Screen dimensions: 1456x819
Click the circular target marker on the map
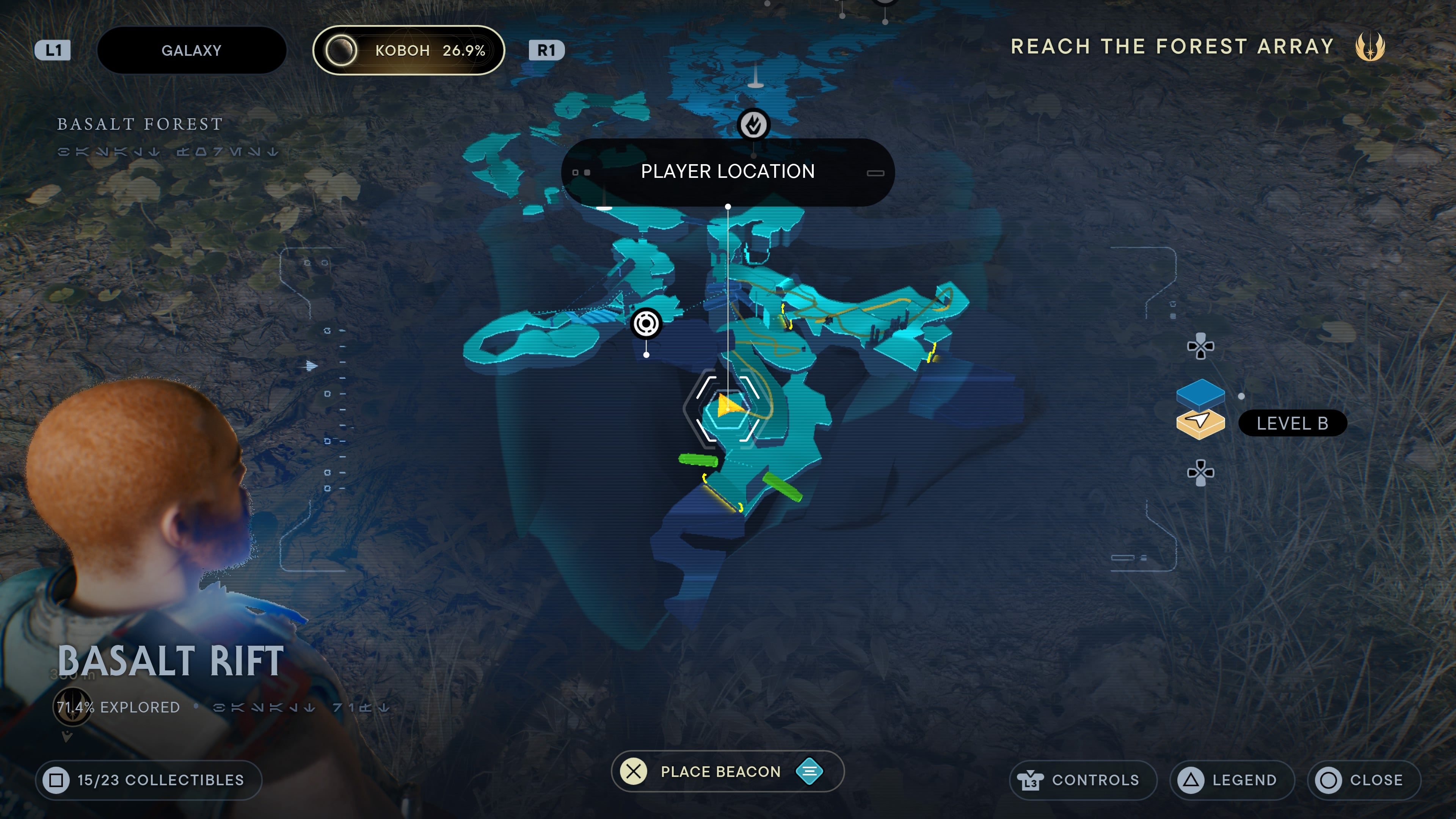coord(646,324)
